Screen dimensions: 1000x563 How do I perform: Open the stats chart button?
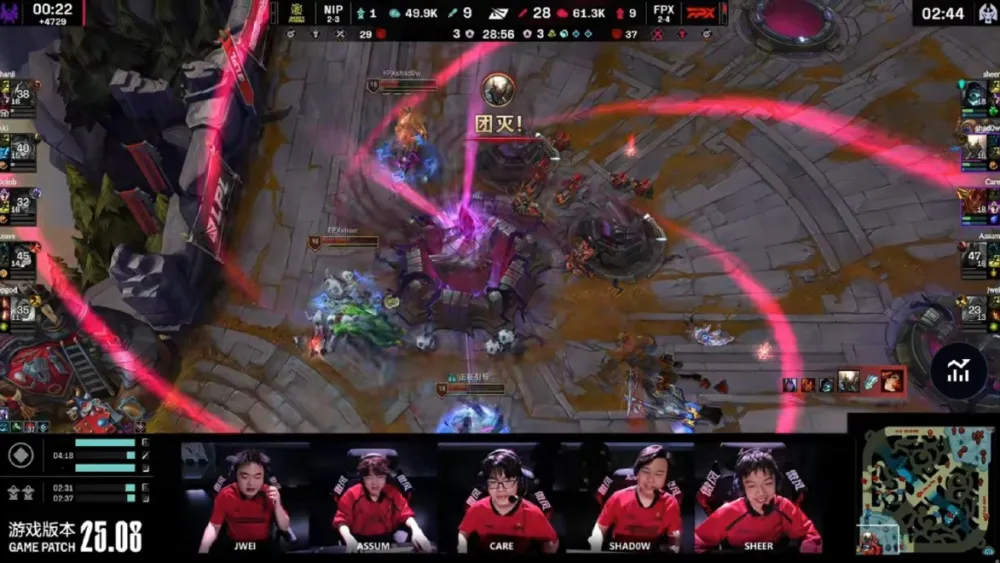click(x=959, y=371)
